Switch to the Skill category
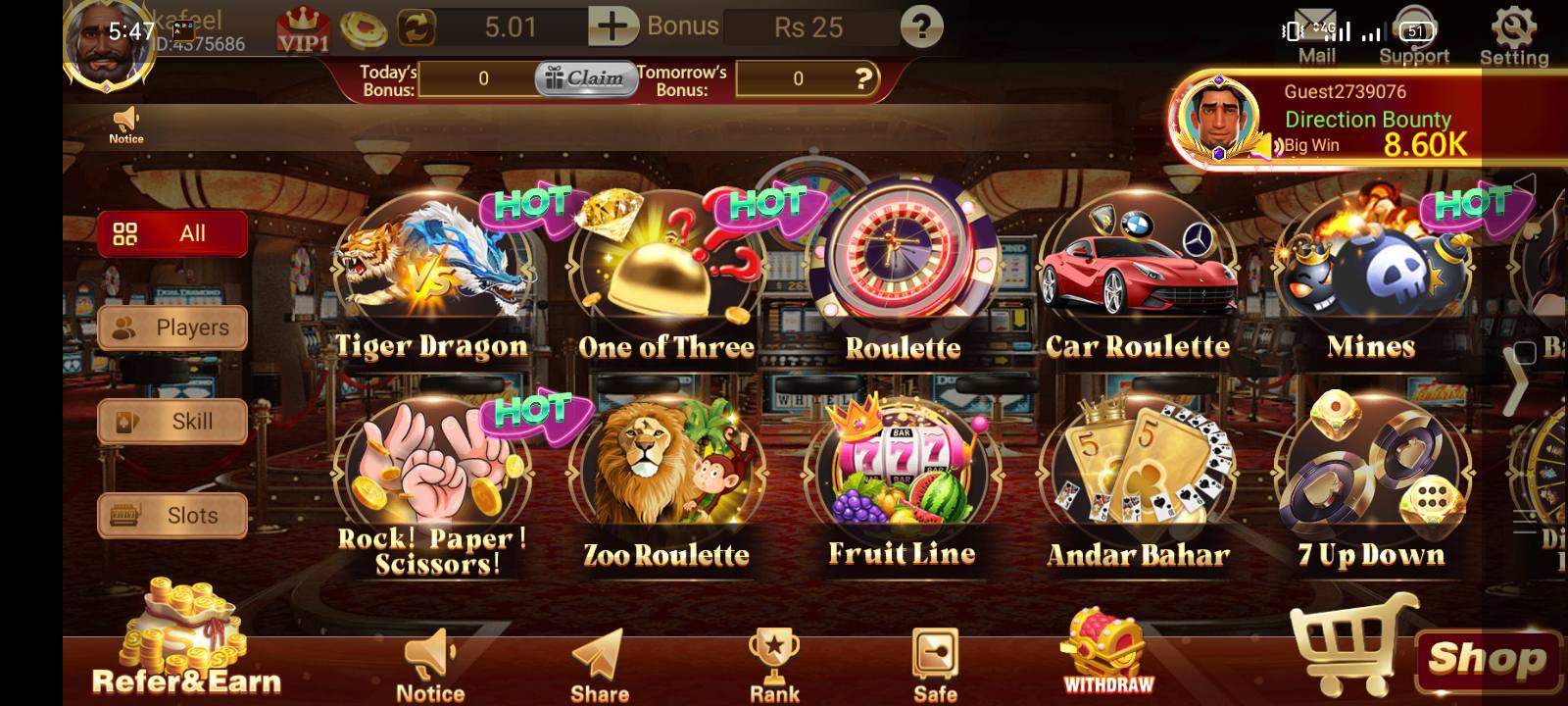The width and height of the screenshot is (1568, 706). tap(172, 422)
